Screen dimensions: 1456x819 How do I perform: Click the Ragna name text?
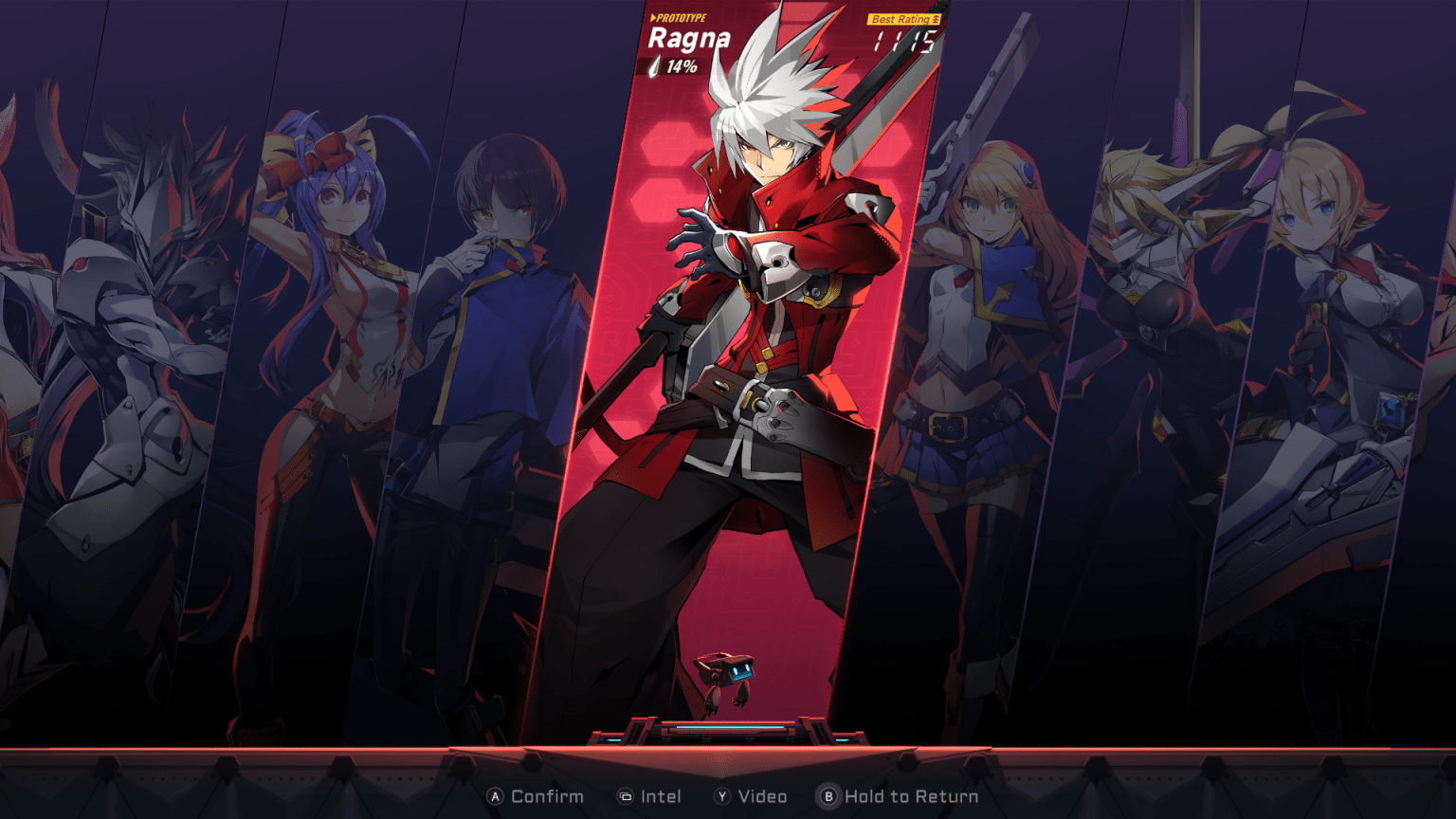click(x=690, y=40)
